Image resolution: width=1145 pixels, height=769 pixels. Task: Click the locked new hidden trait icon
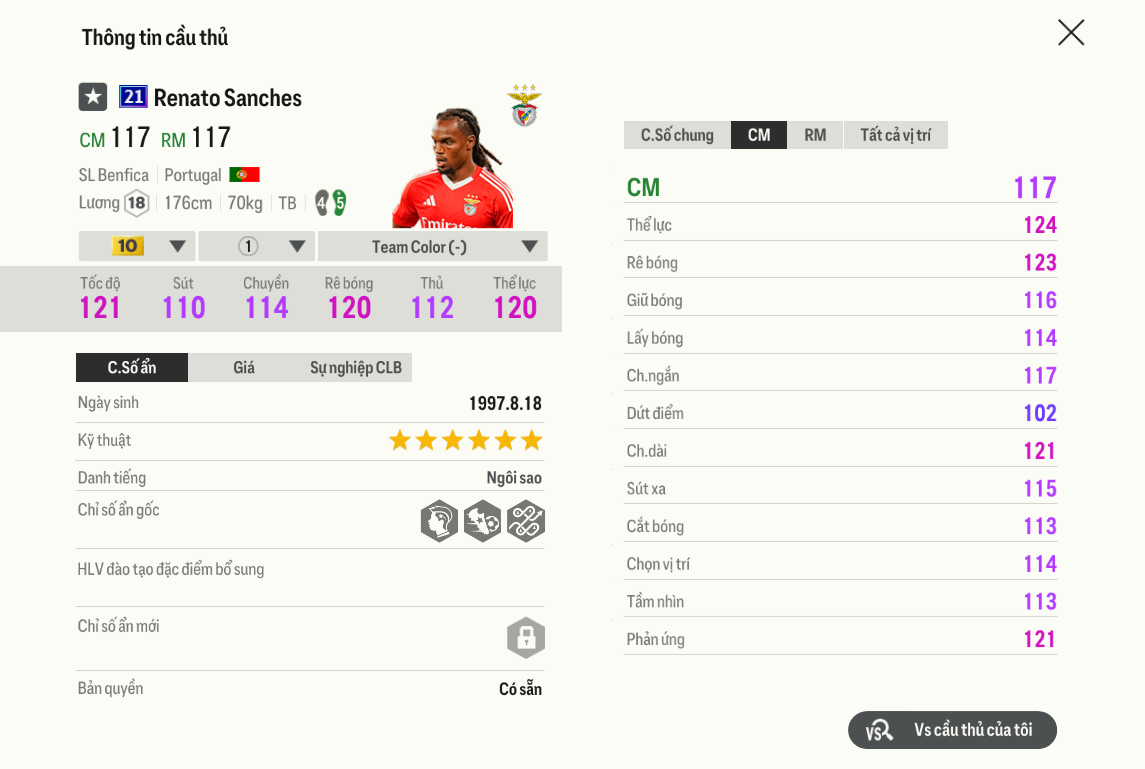526,638
